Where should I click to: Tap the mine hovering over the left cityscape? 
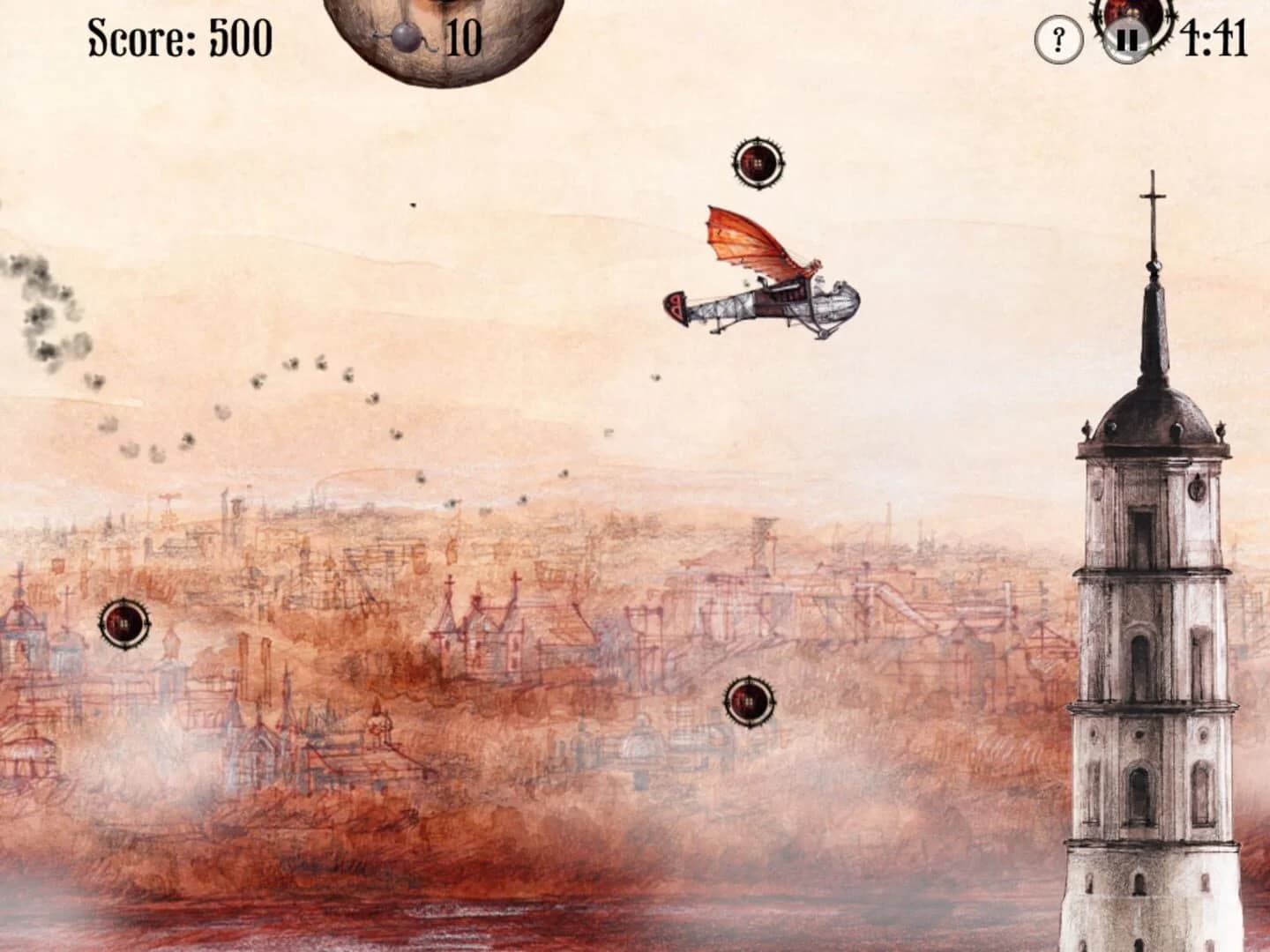point(123,623)
